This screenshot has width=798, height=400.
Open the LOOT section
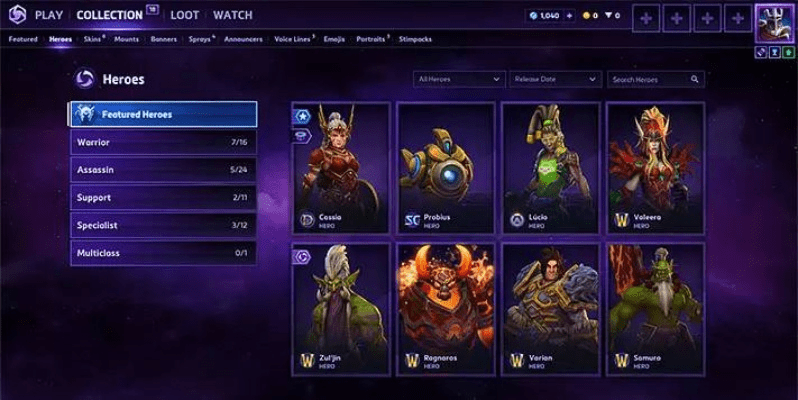point(184,15)
